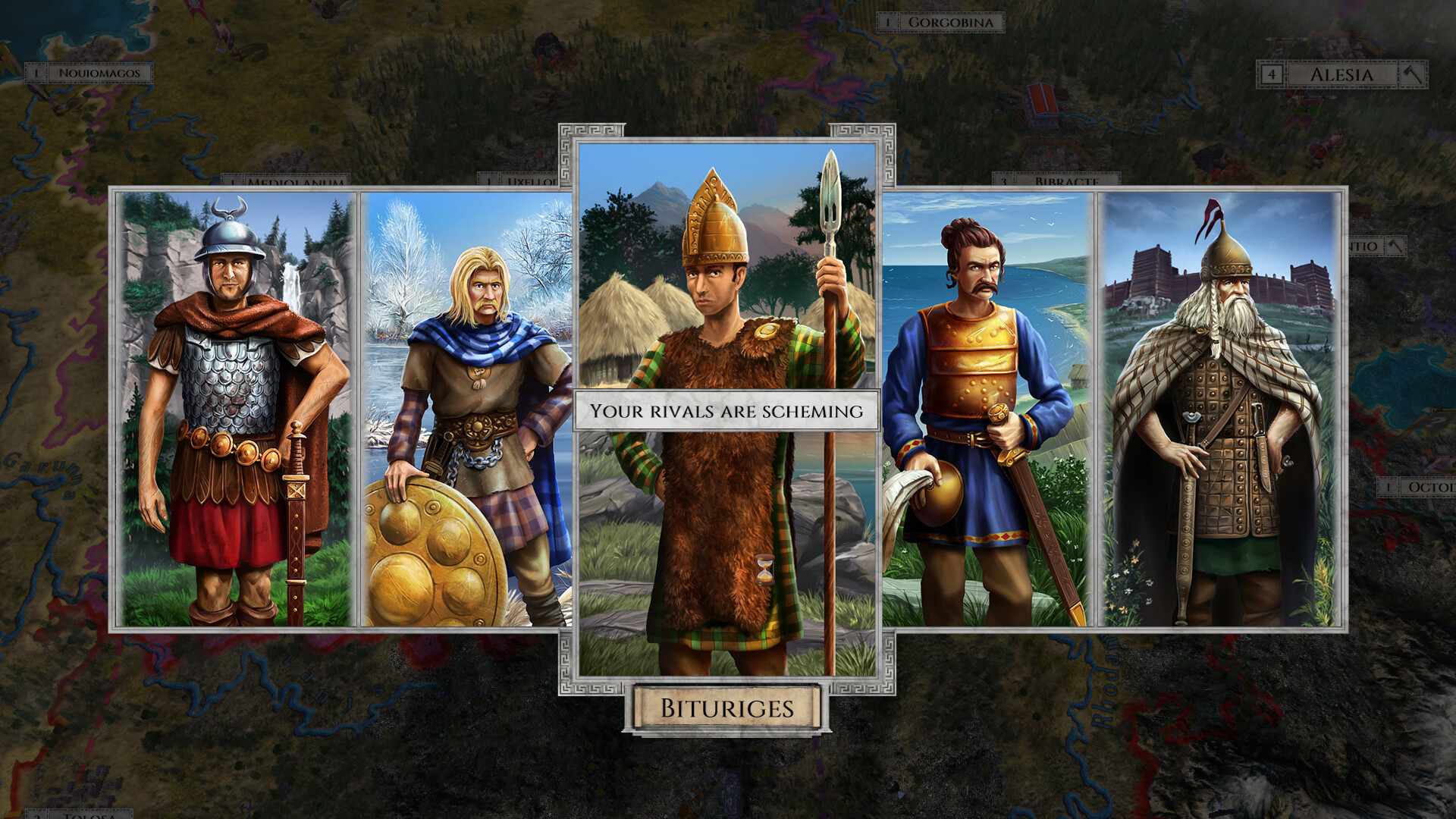
Task: Click the Tolosa label in the corner
Action: pos(89,814)
